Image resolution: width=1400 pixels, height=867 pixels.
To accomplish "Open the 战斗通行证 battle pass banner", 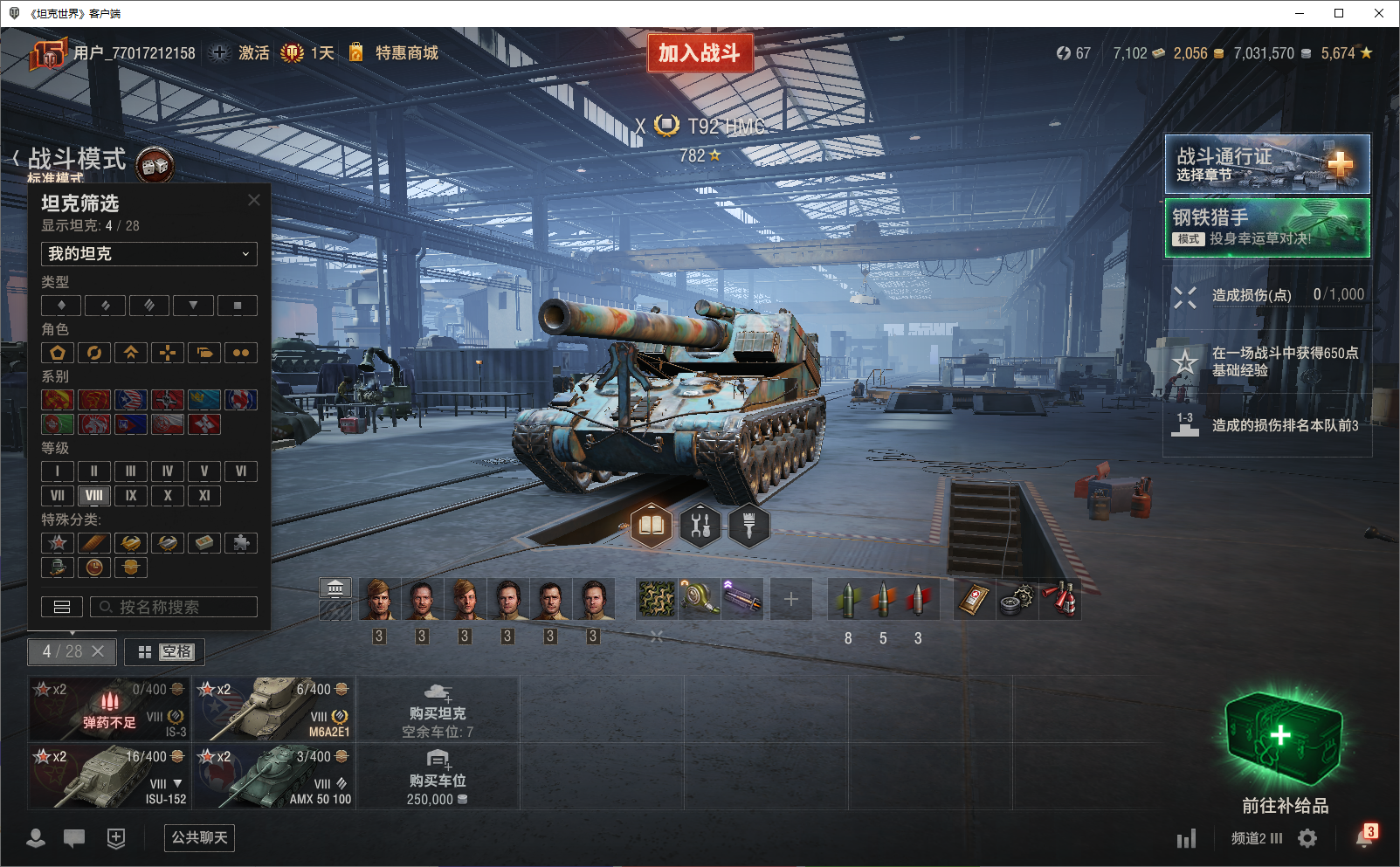I will 1266,164.
